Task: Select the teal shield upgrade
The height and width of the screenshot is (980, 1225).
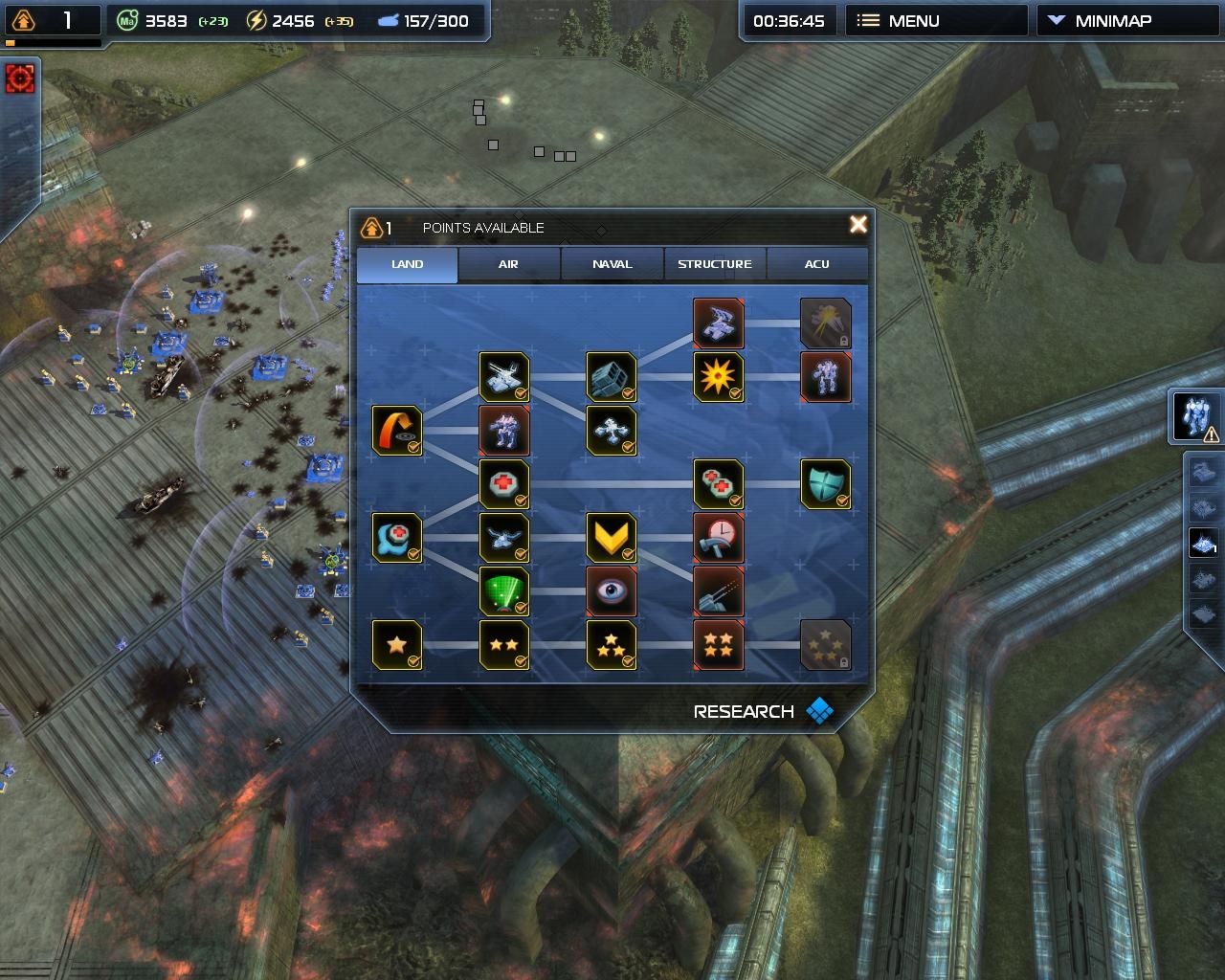Action: click(825, 484)
